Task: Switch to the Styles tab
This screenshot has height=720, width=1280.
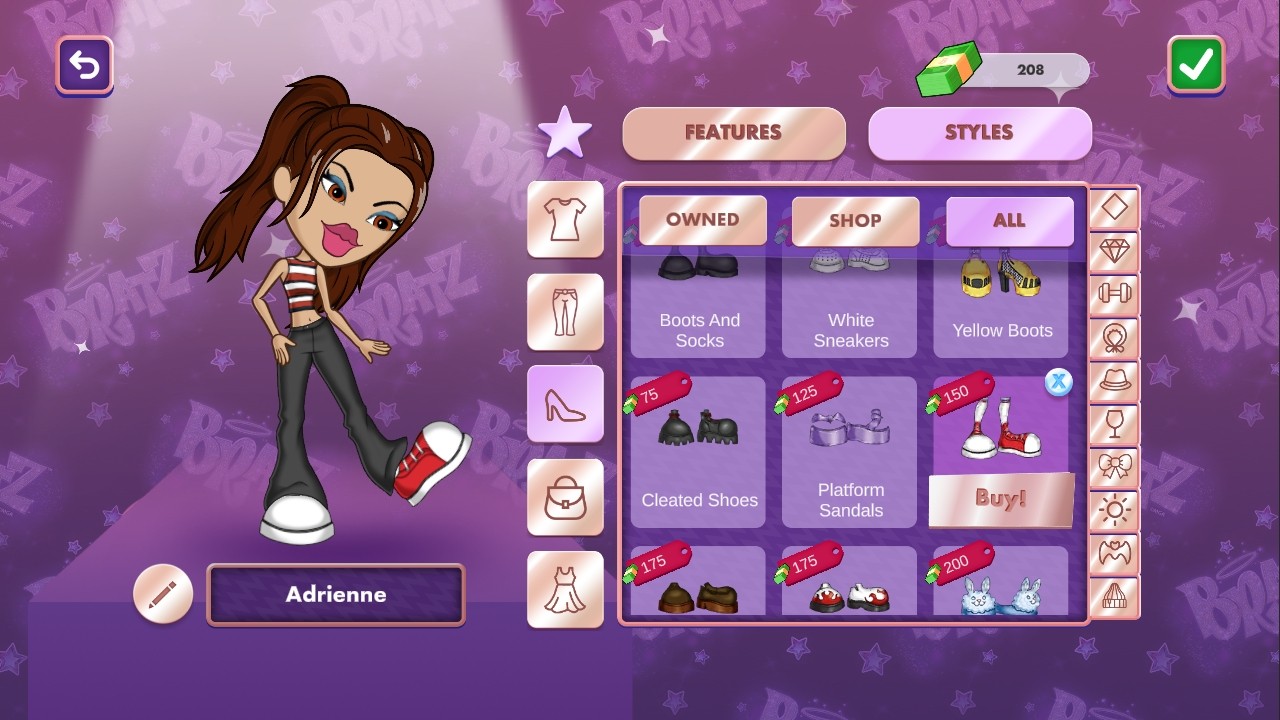Action: point(980,132)
